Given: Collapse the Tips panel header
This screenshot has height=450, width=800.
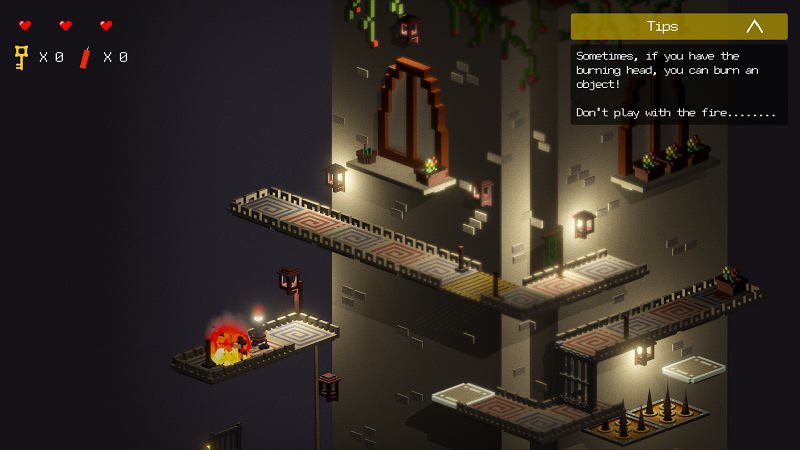Looking at the screenshot, I should click(754, 27).
